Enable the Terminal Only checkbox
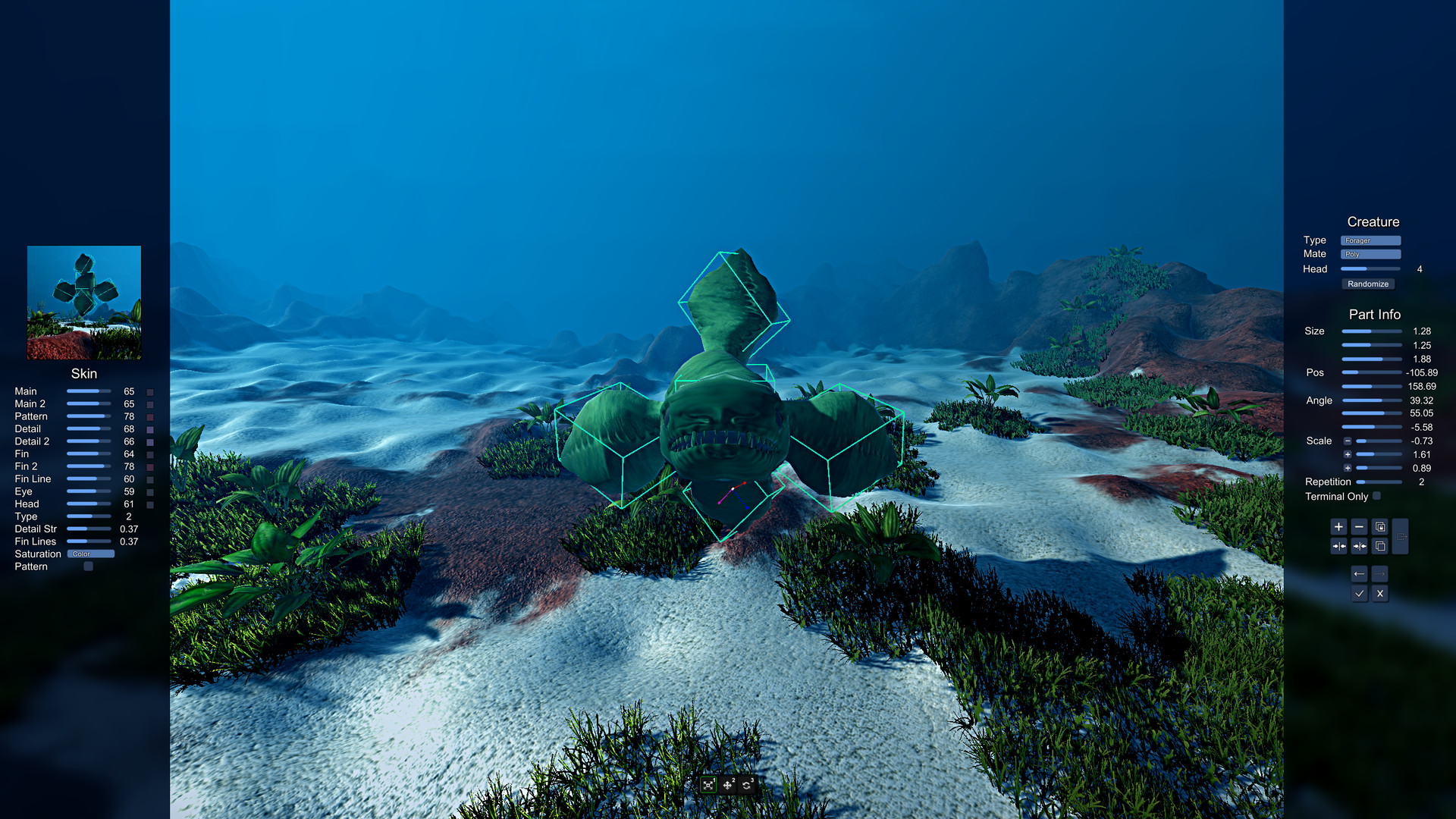1456x819 pixels. click(x=1376, y=497)
